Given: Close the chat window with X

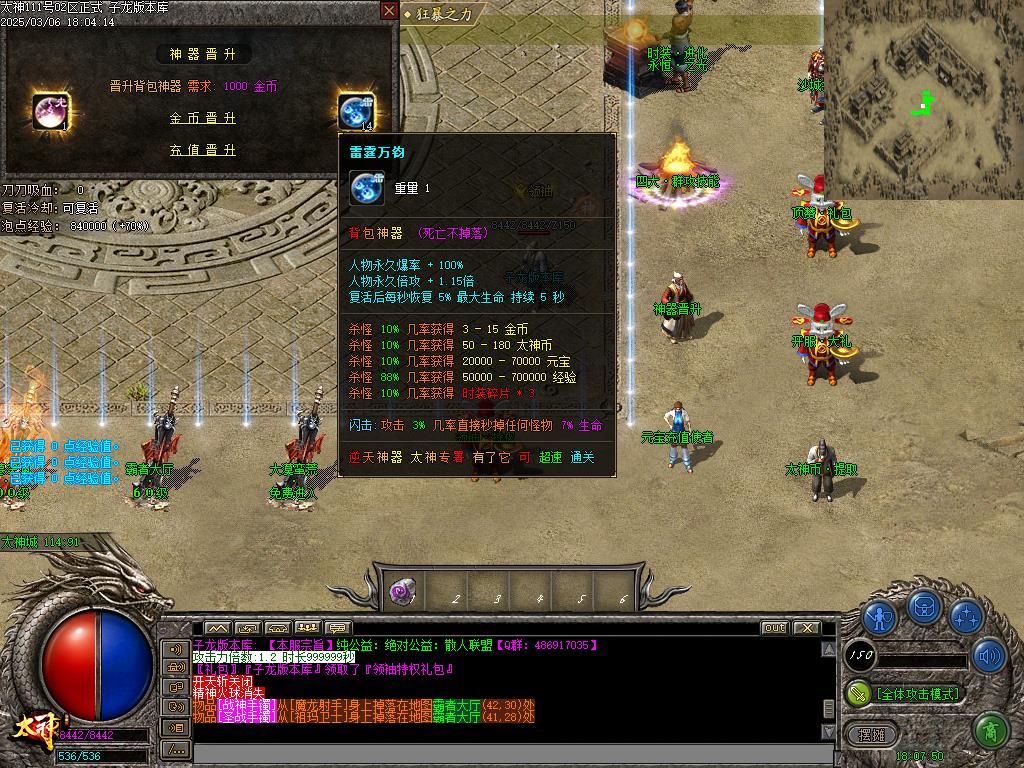Looking at the screenshot, I should [804, 628].
